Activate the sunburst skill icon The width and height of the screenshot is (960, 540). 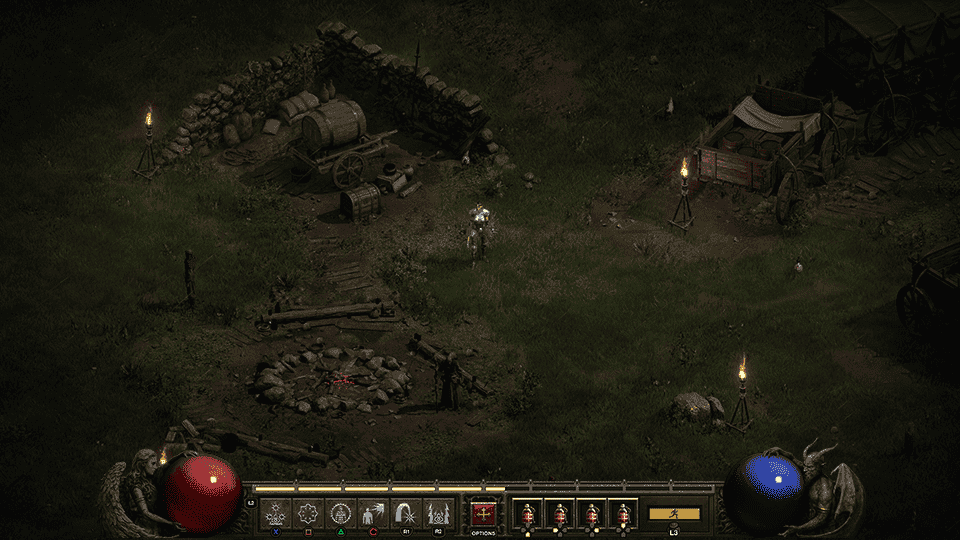(276, 514)
